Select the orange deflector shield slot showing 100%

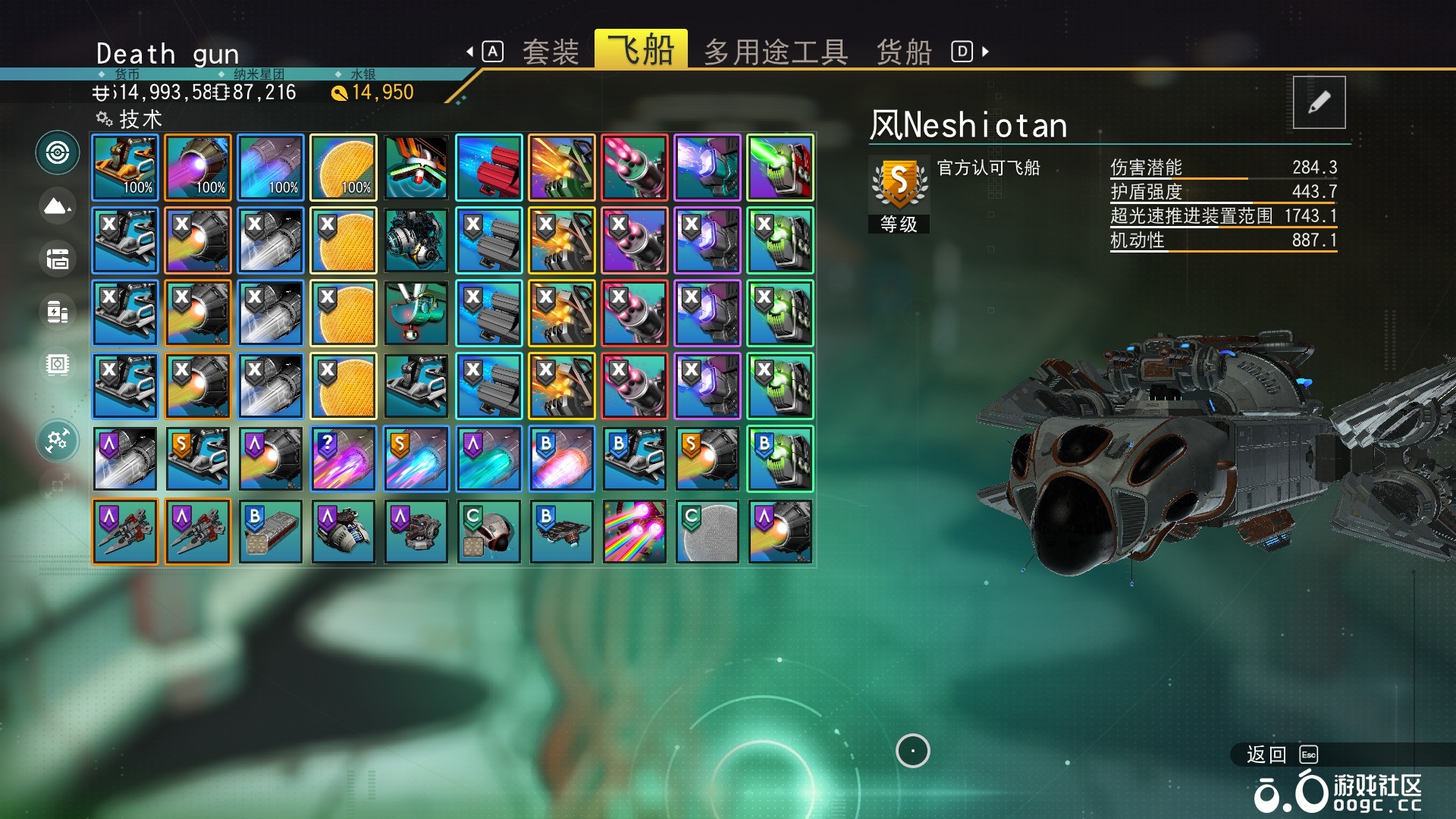point(344,168)
